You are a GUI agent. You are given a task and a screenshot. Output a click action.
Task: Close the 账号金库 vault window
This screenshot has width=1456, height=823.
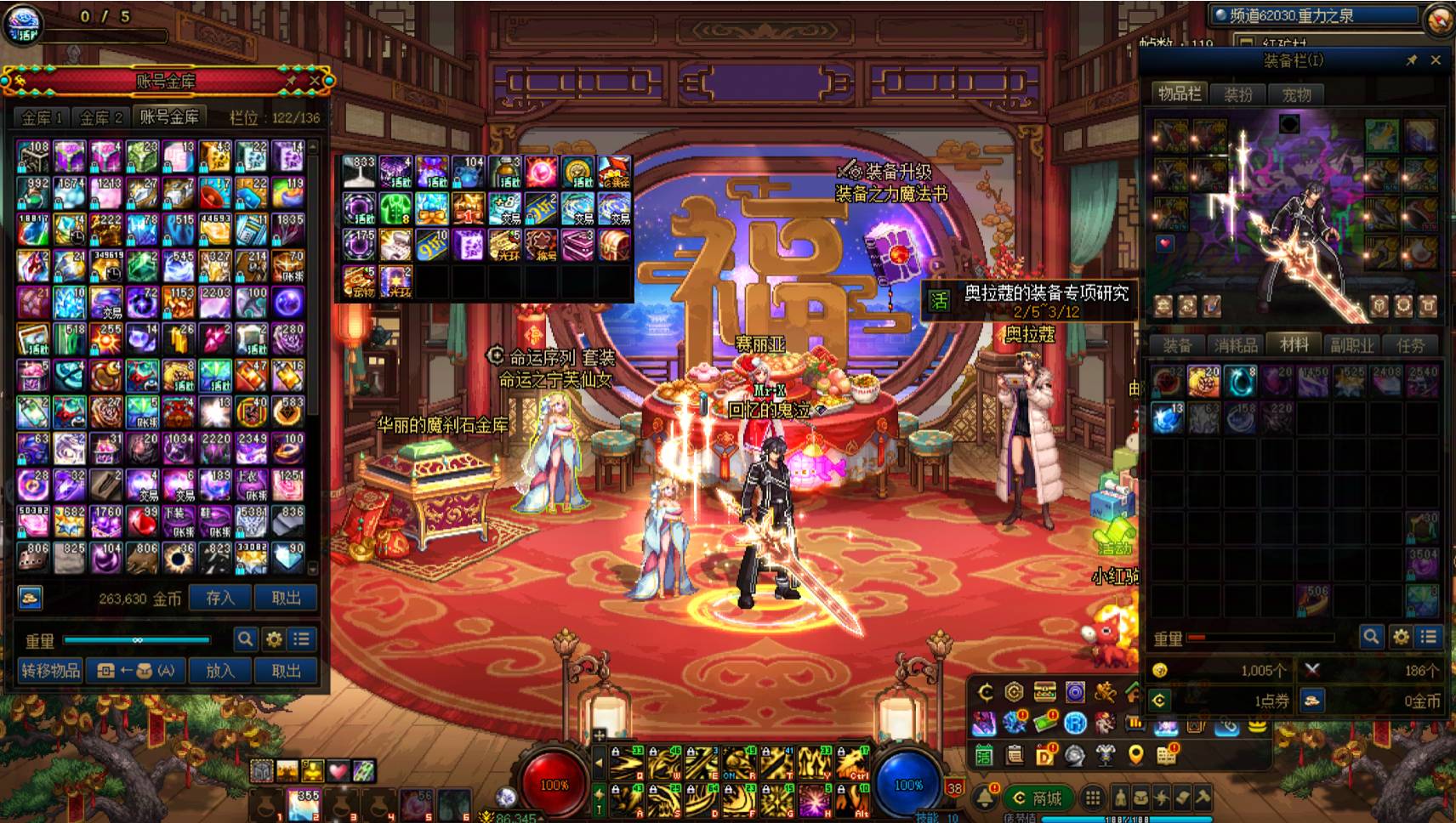click(315, 81)
